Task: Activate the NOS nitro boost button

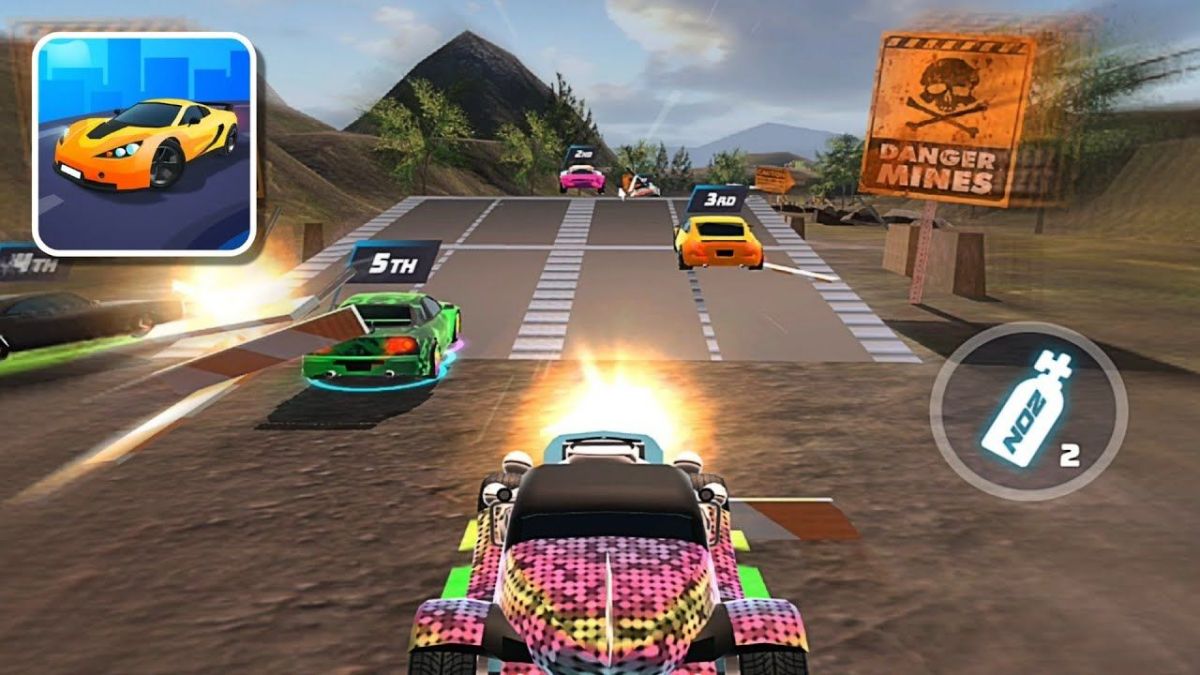Action: (1028, 410)
